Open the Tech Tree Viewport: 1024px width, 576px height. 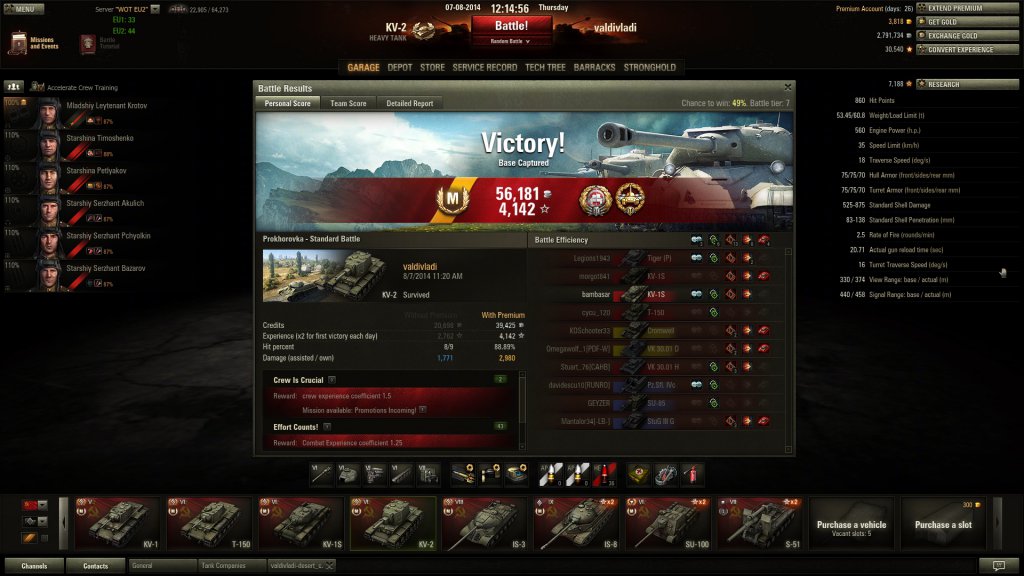click(x=545, y=67)
